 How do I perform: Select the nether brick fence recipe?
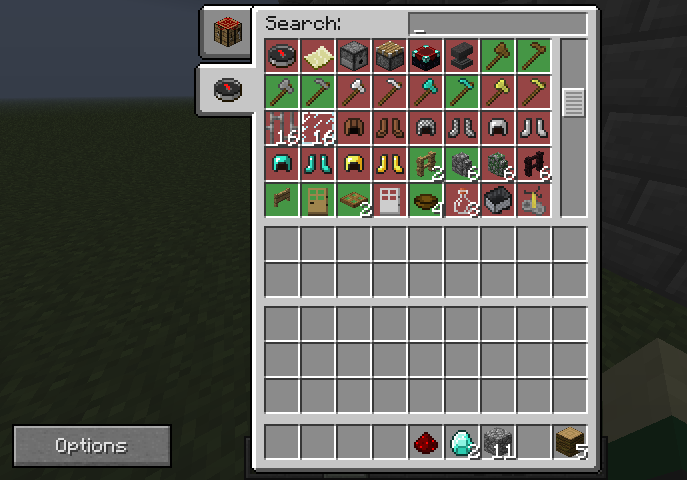pos(534,164)
